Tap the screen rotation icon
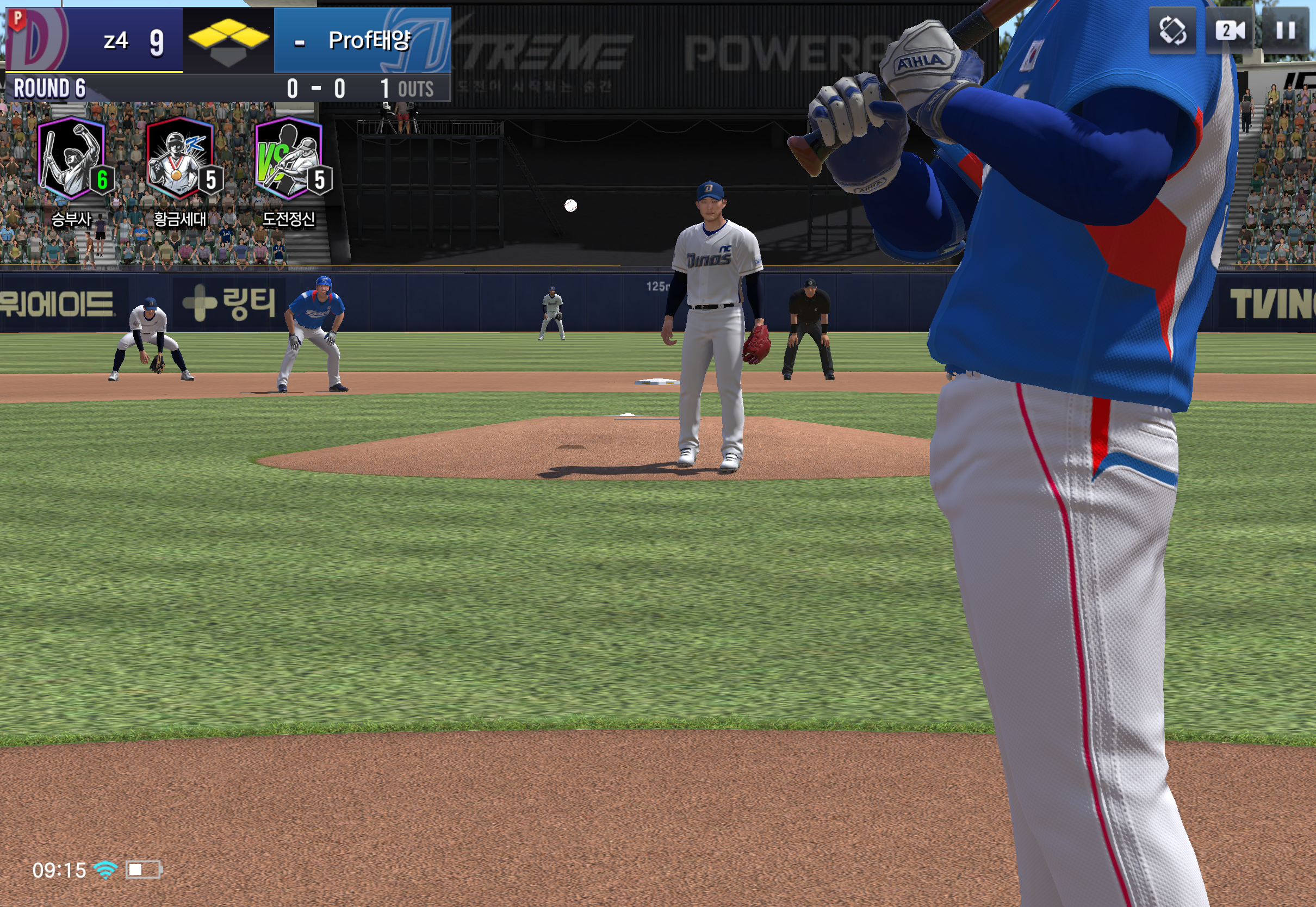The width and height of the screenshot is (1316, 907). (x=1172, y=29)
